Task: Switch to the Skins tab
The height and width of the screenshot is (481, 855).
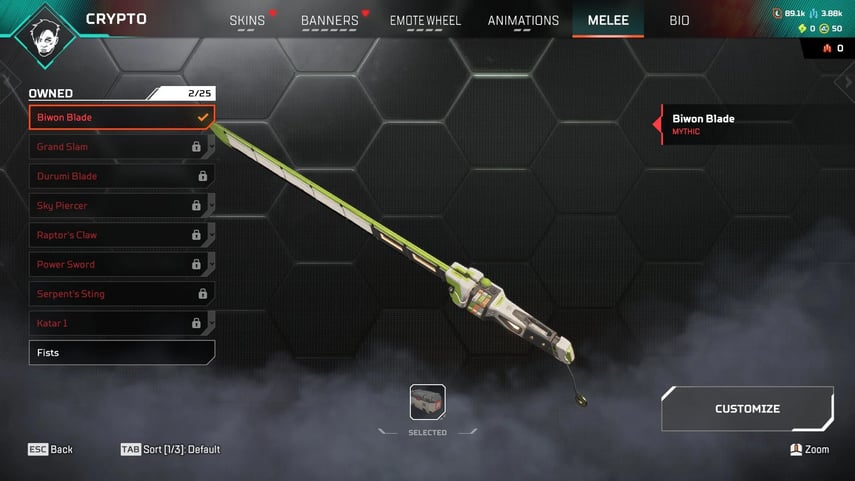Action: [247, 20]
